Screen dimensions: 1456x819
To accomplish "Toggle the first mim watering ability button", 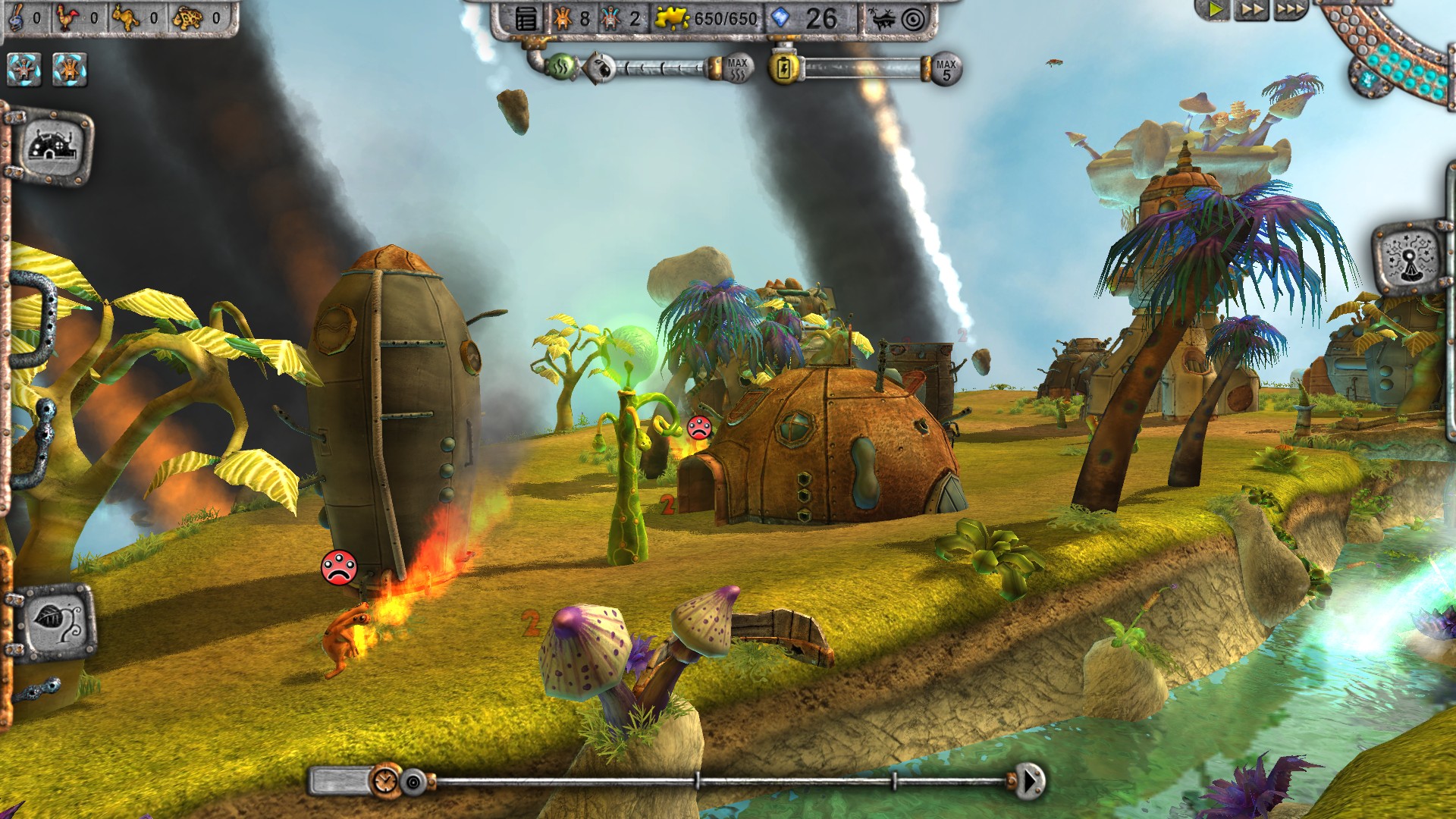I will pyautogui.click(x=24, y=69).
